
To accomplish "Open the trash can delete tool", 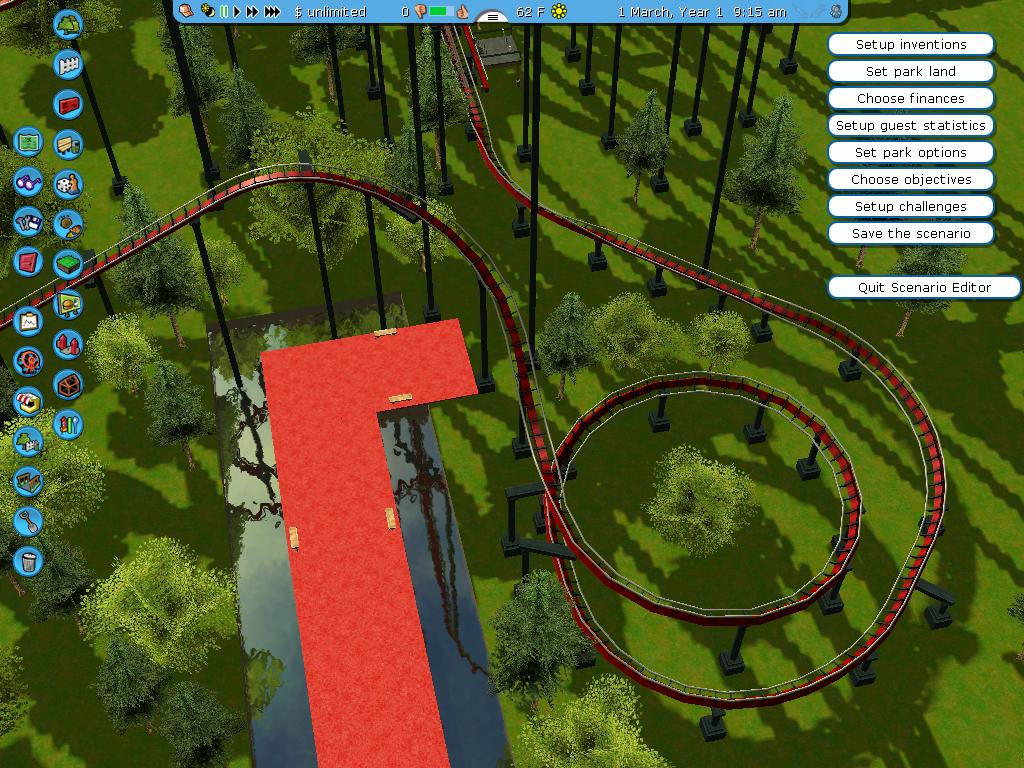I will point(28,561).
